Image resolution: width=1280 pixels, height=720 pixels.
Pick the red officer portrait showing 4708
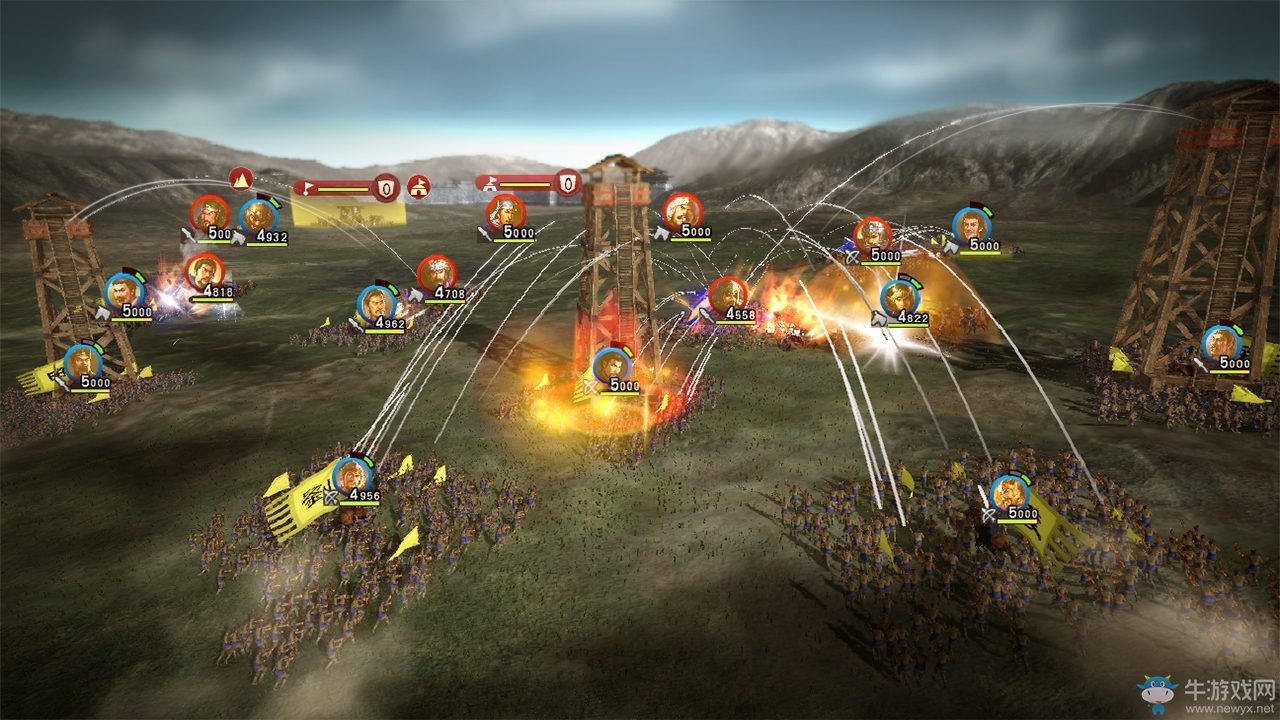pyautogui.click(x=437, y=273)
